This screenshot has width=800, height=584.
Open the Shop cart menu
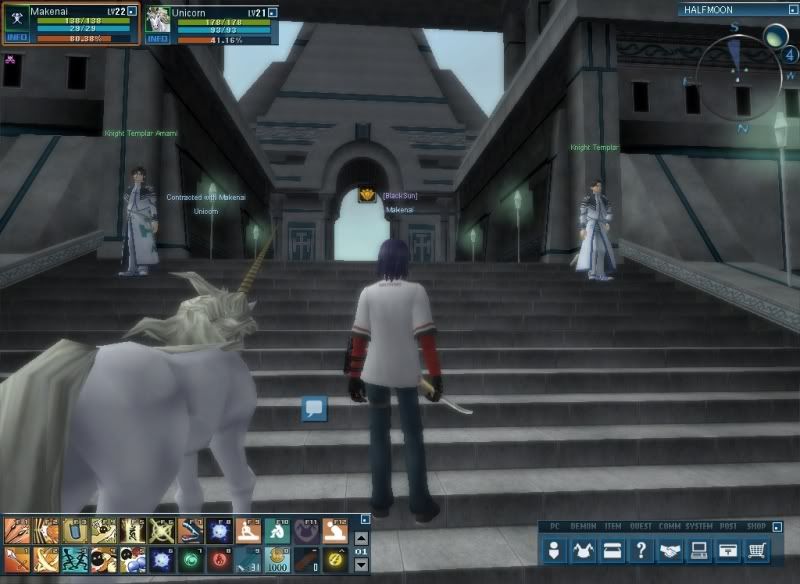coord(758,550)
